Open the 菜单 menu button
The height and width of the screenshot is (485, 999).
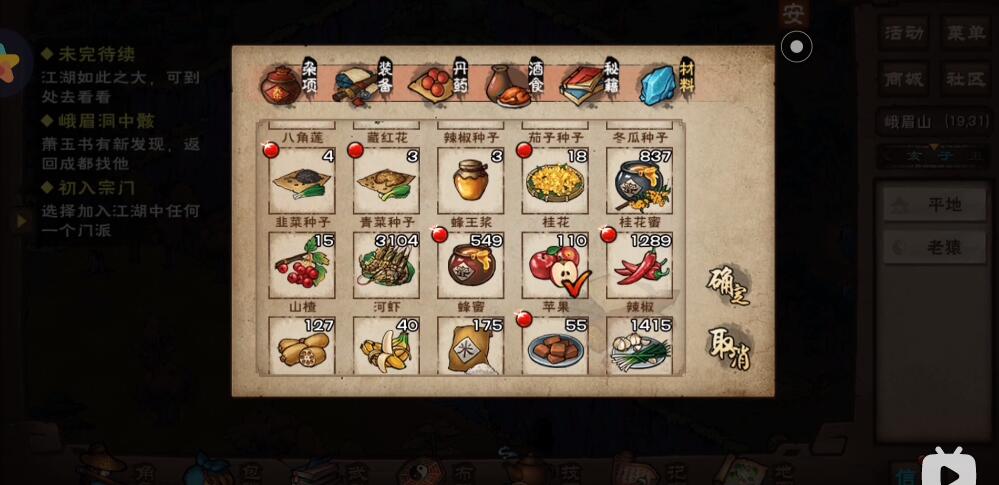[x=965, y=32]
